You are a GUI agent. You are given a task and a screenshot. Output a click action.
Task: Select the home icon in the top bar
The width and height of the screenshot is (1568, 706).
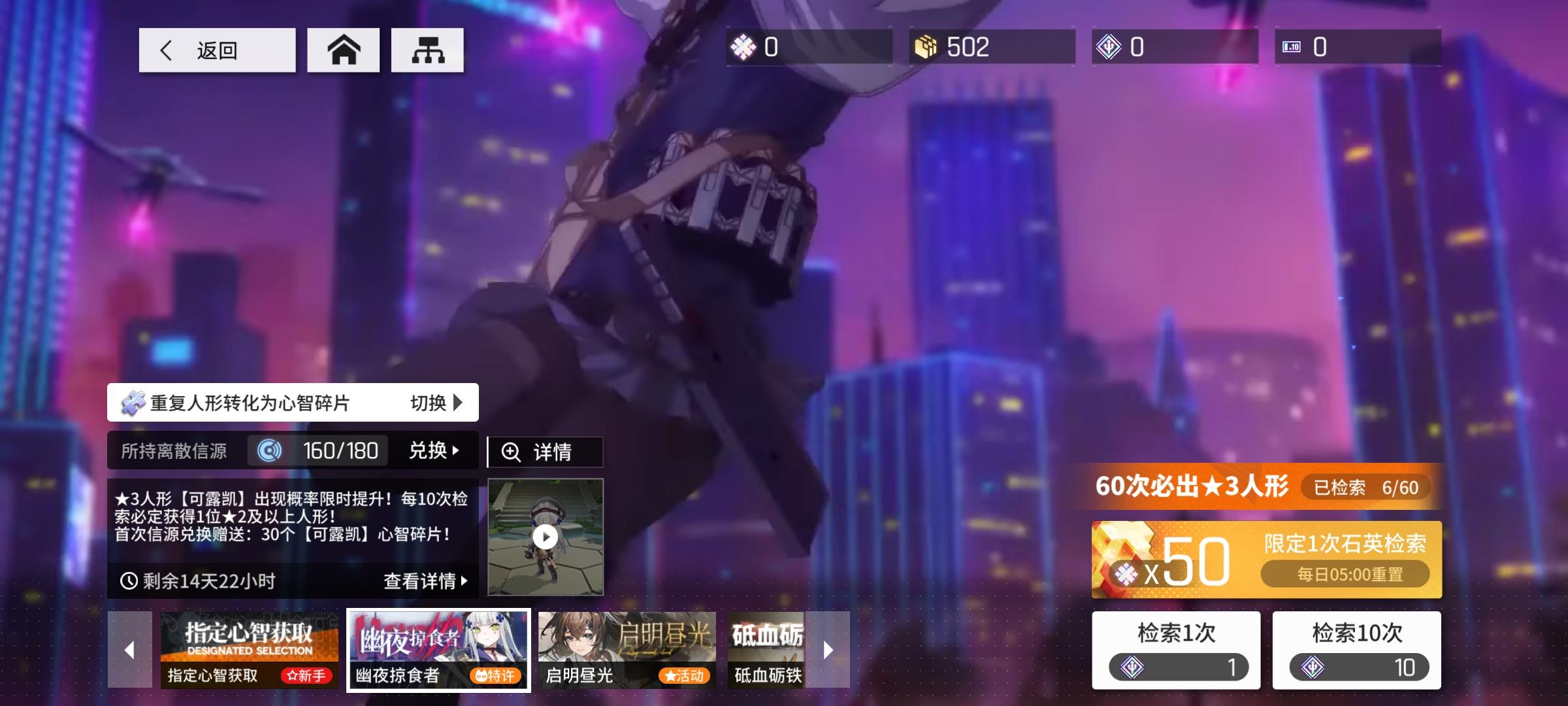click(343, 50)
